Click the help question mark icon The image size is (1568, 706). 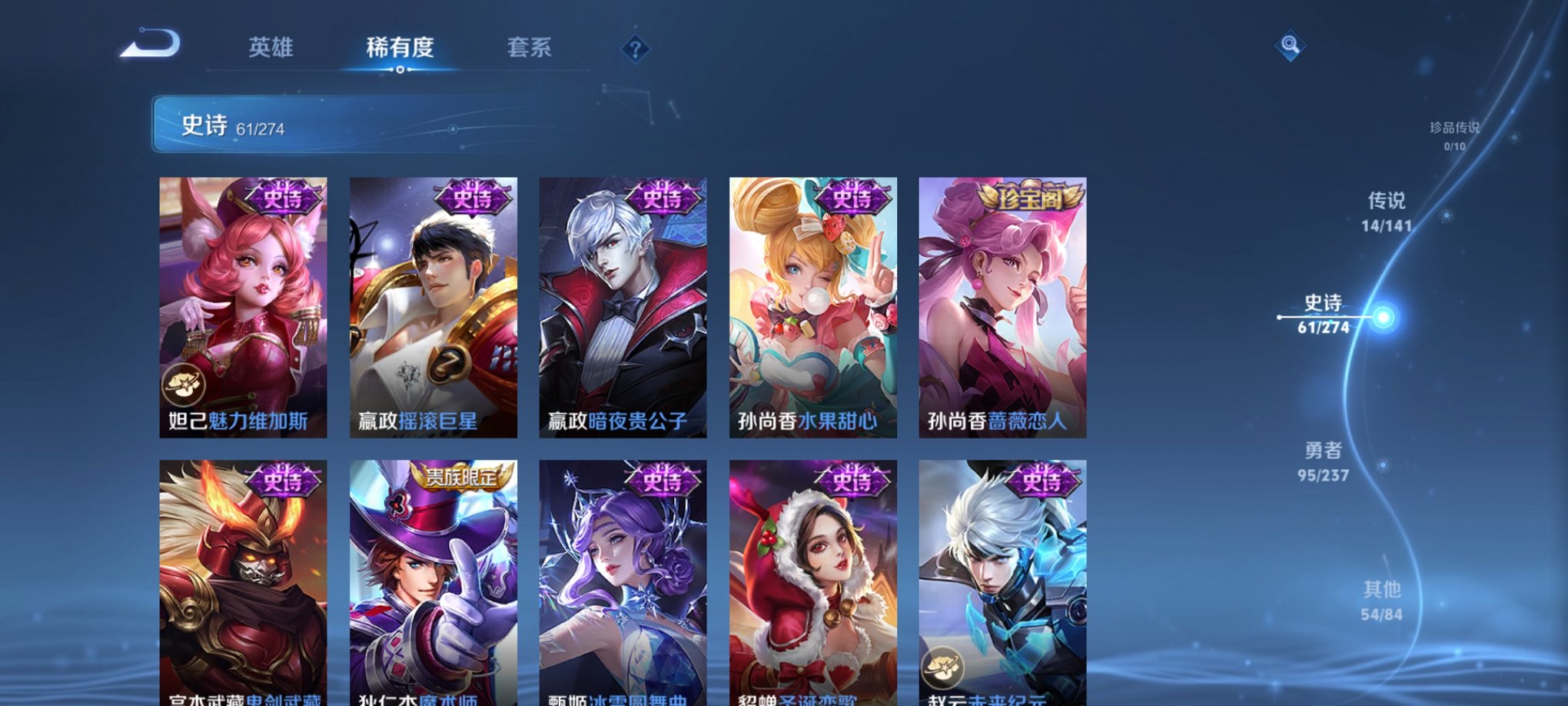[635, 51]
